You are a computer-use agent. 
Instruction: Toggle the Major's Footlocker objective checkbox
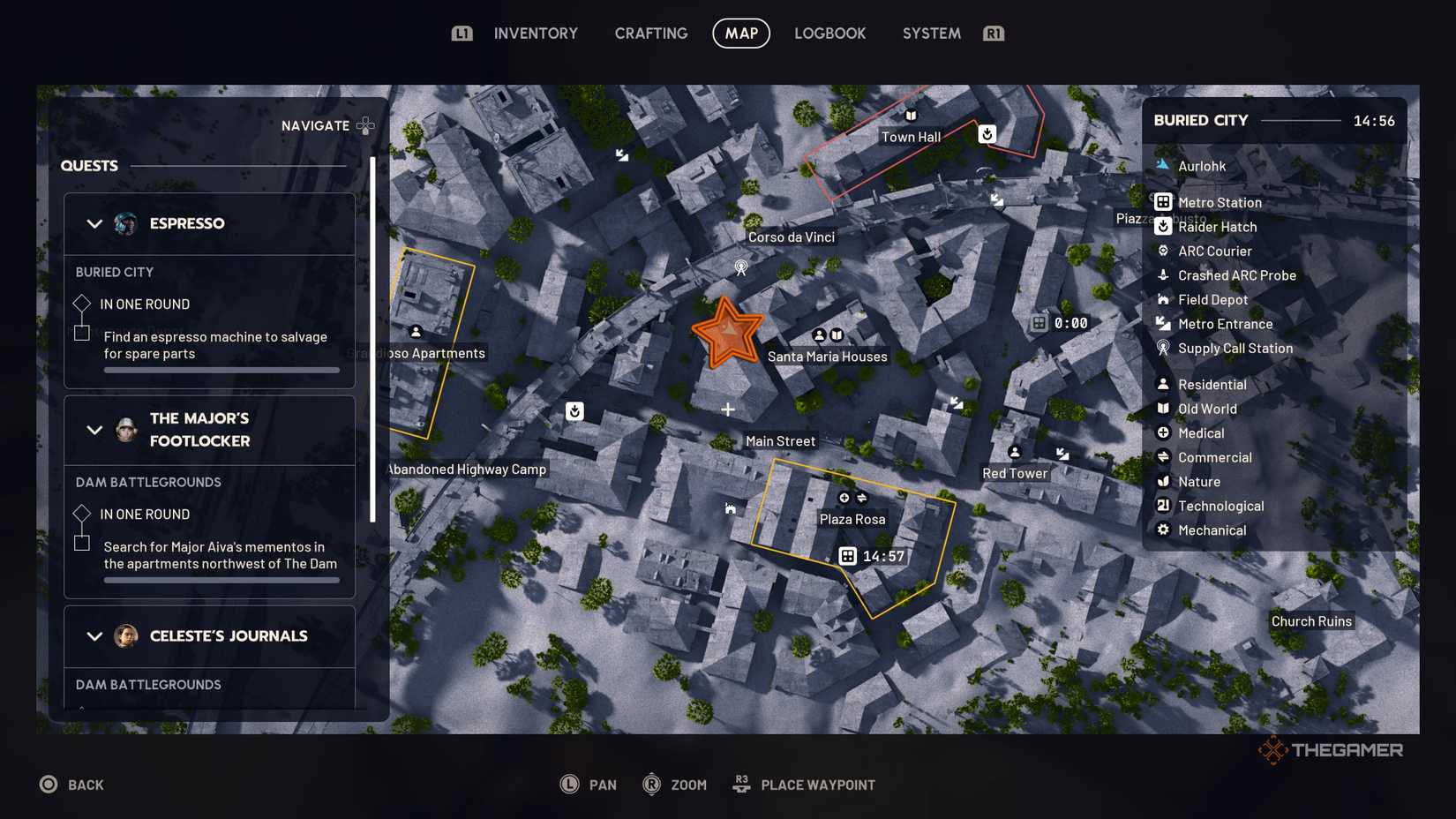[81, 545]
